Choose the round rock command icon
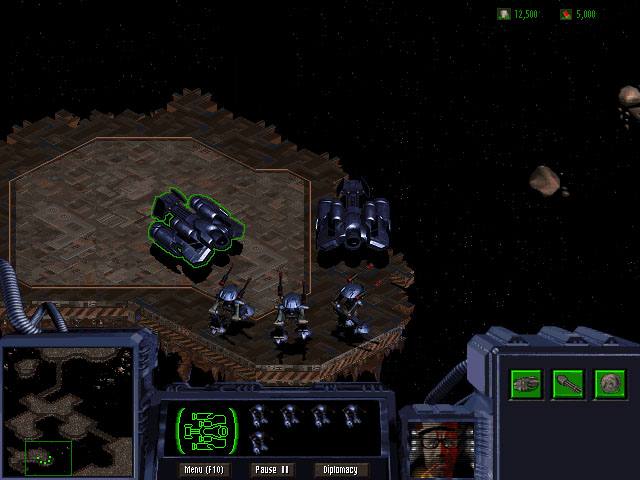 609,383
